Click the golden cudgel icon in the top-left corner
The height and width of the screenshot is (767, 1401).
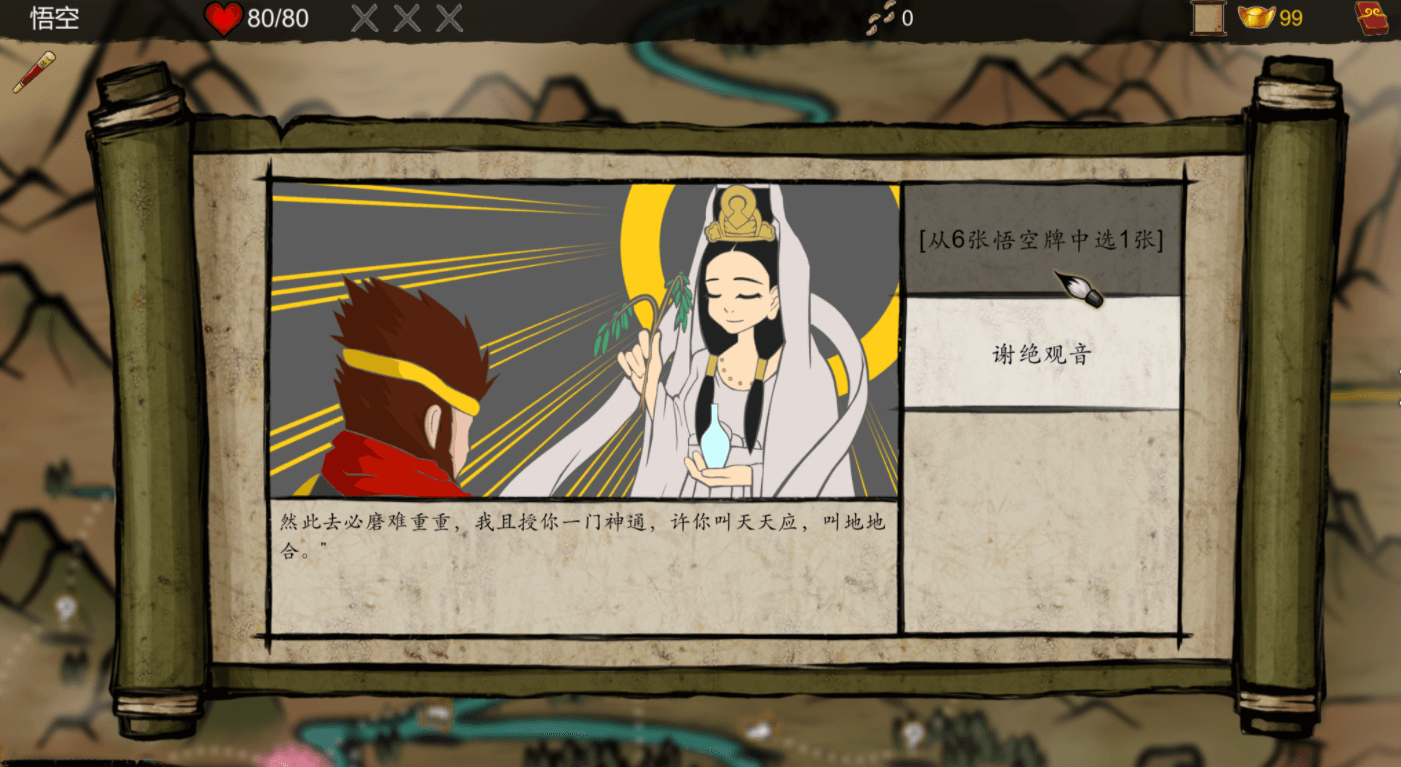click(x=34, y=73)
